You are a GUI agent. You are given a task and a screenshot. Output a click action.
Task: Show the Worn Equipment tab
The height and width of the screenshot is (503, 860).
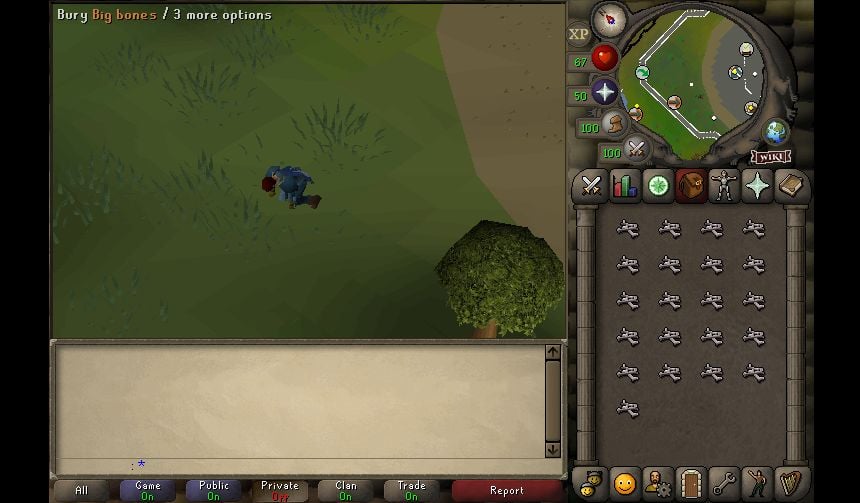[x=724, y=186]
